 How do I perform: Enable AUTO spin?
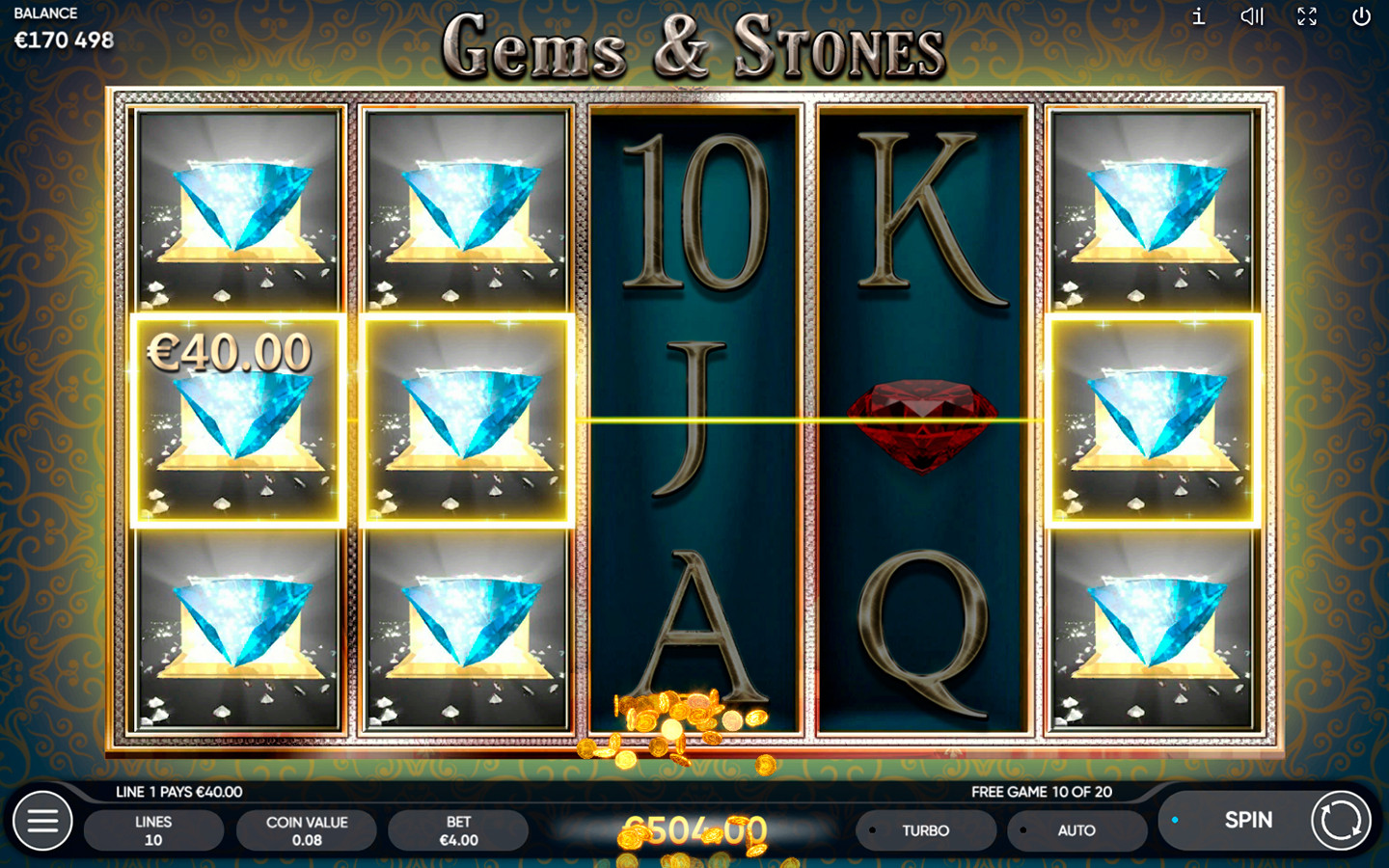pos(1076,830)
